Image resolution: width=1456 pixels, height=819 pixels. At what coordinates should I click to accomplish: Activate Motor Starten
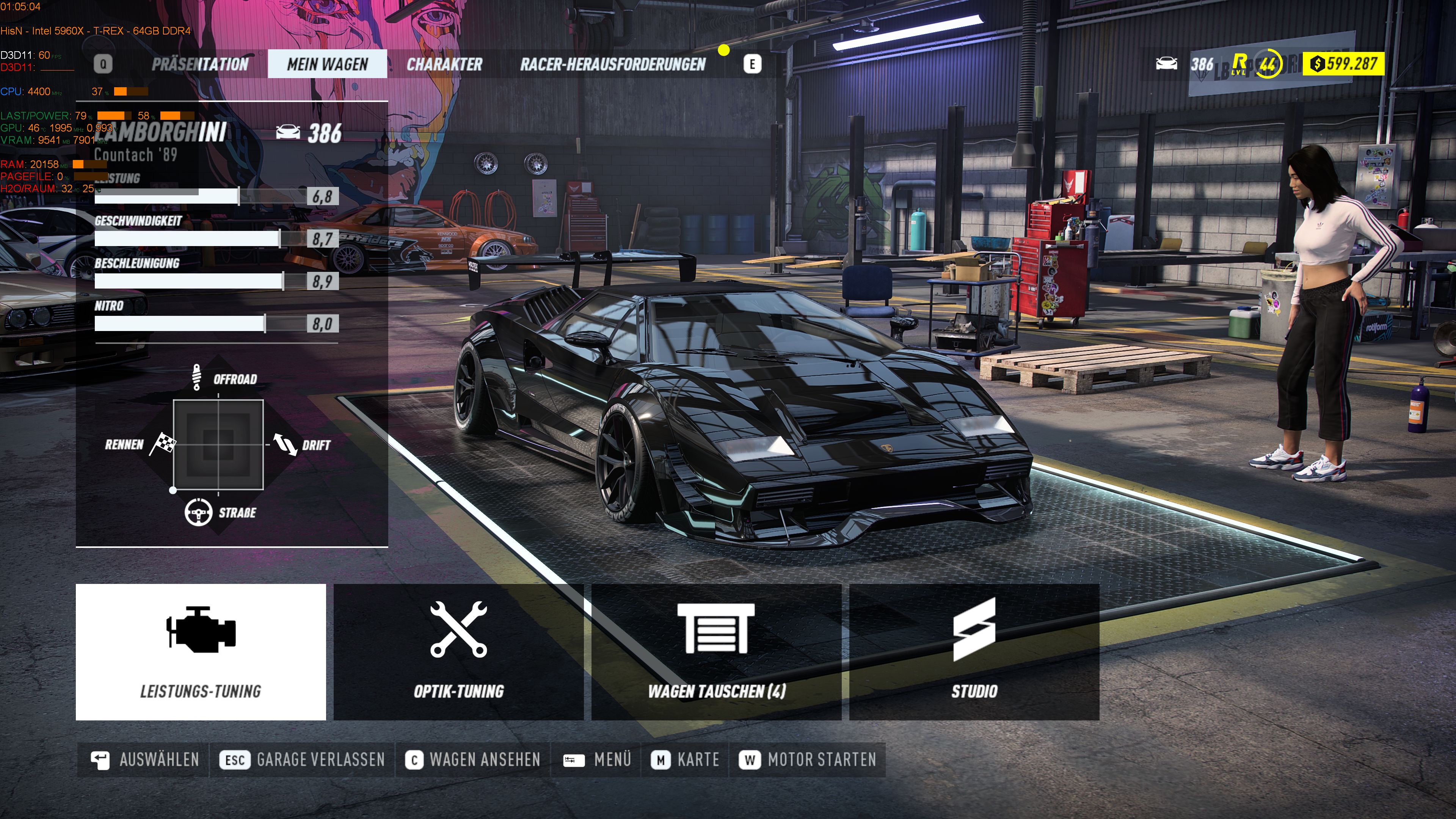click(x=808, y=759)
